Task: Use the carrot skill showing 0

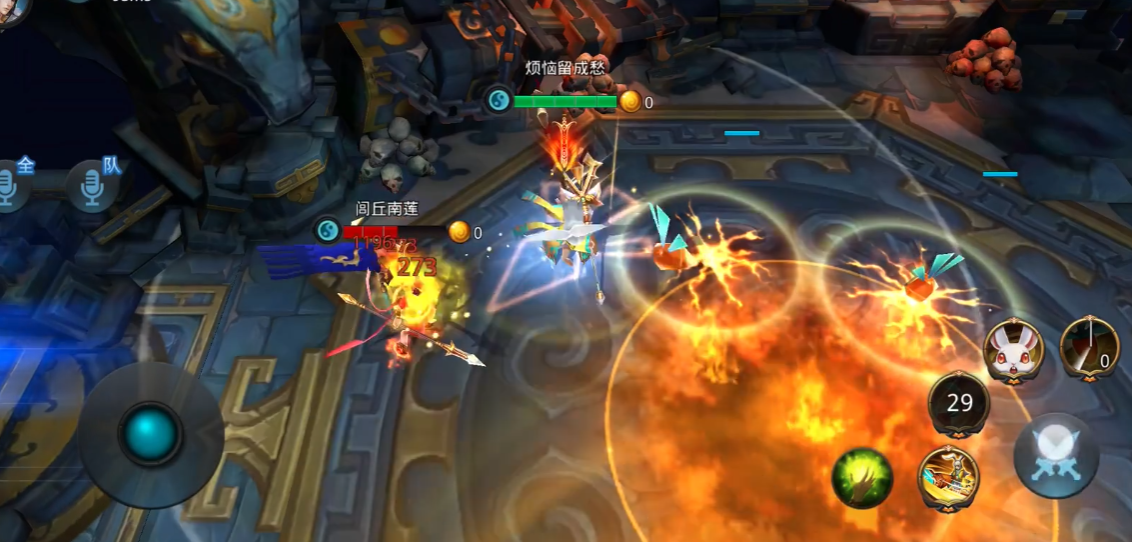Action: (1089, 345)
